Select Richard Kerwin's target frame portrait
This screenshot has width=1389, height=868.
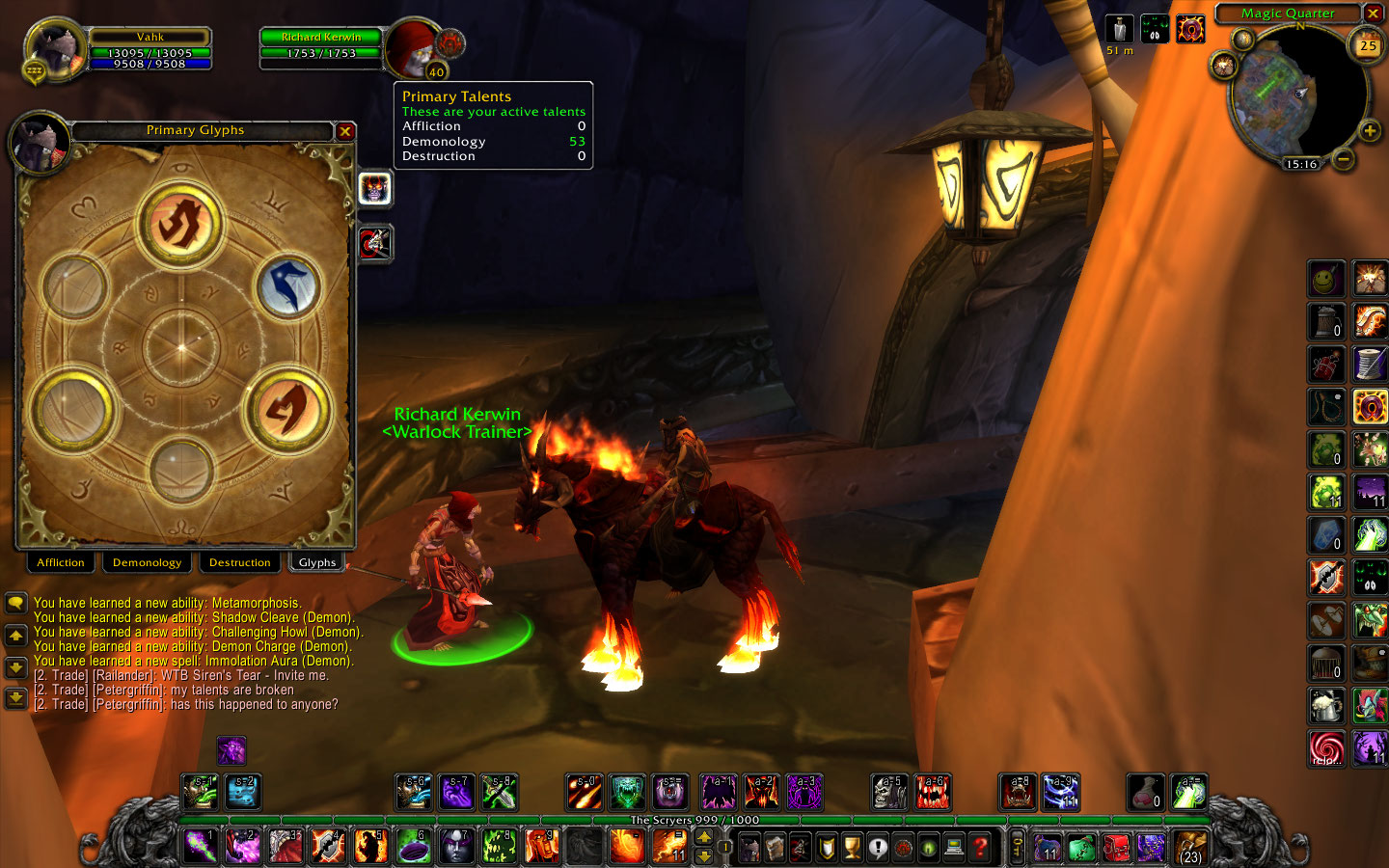[x=415, y=48]
